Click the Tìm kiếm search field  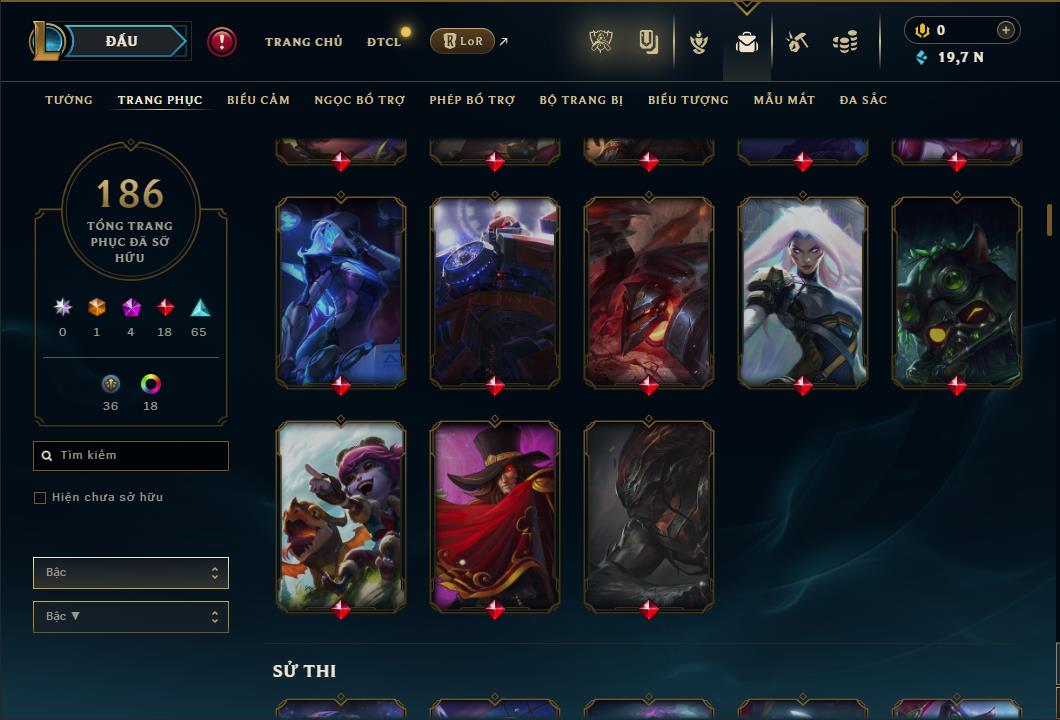tap(131, 456)
